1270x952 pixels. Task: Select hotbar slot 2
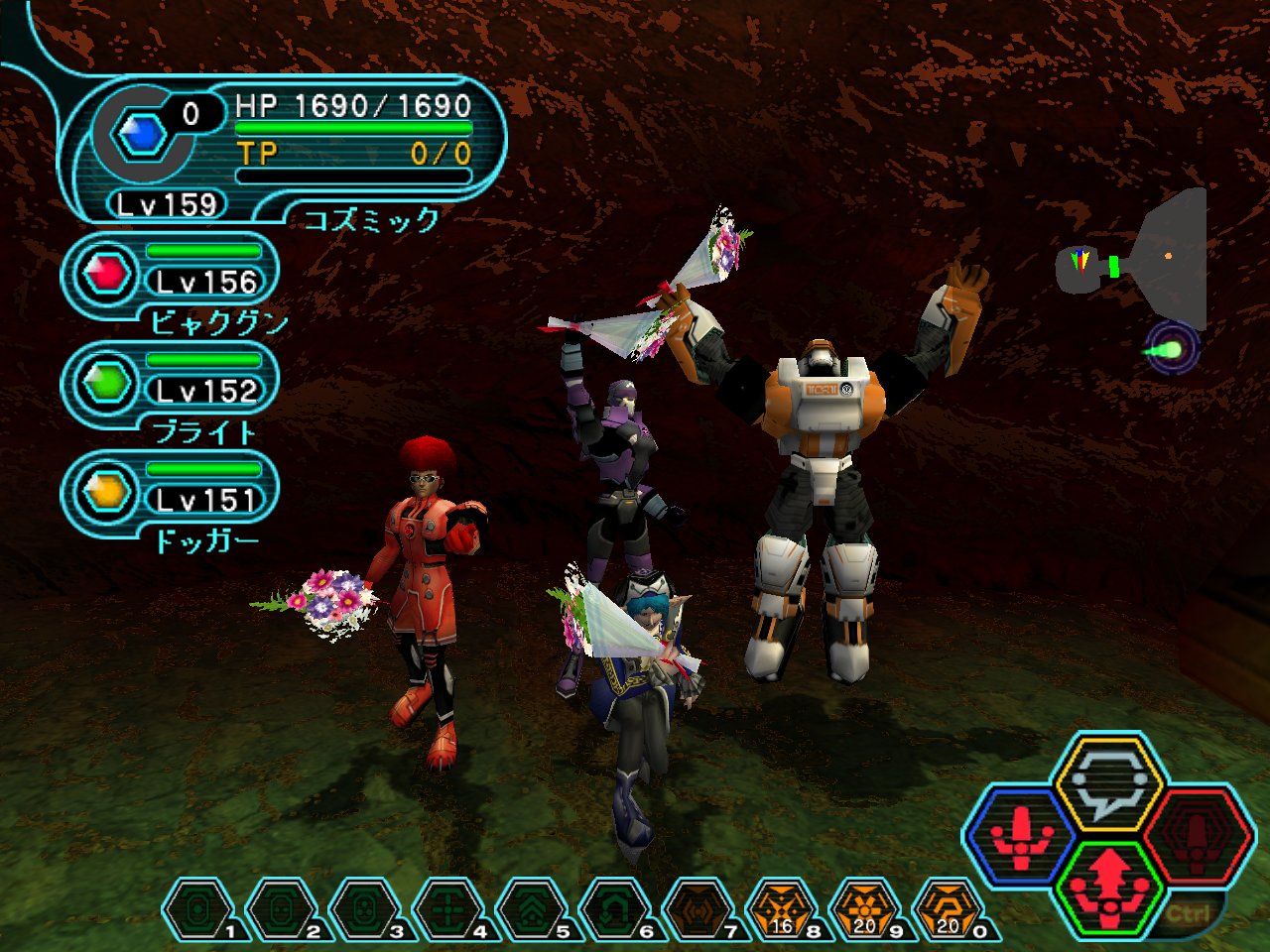point(282,909)
